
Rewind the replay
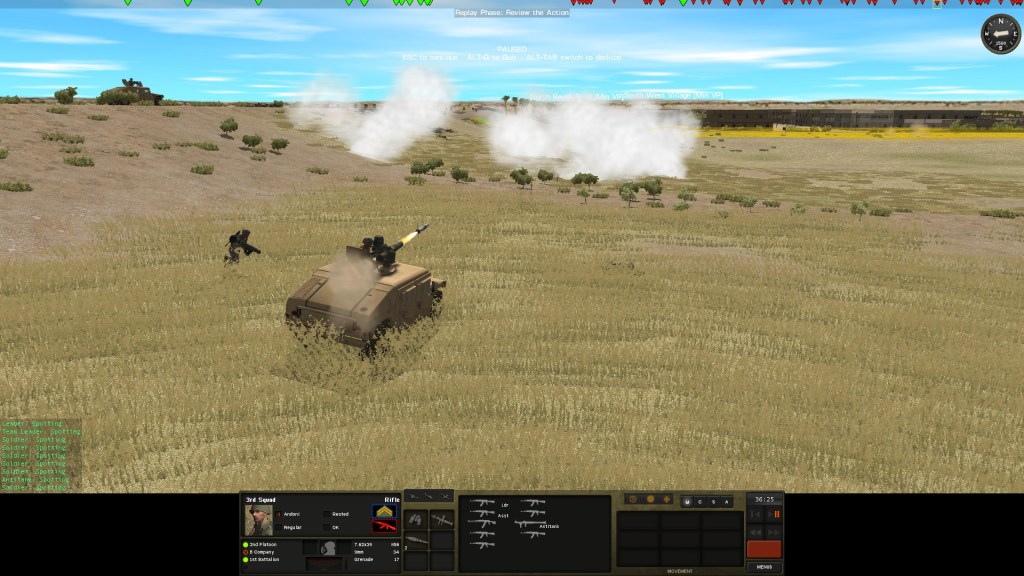[755, 532]
